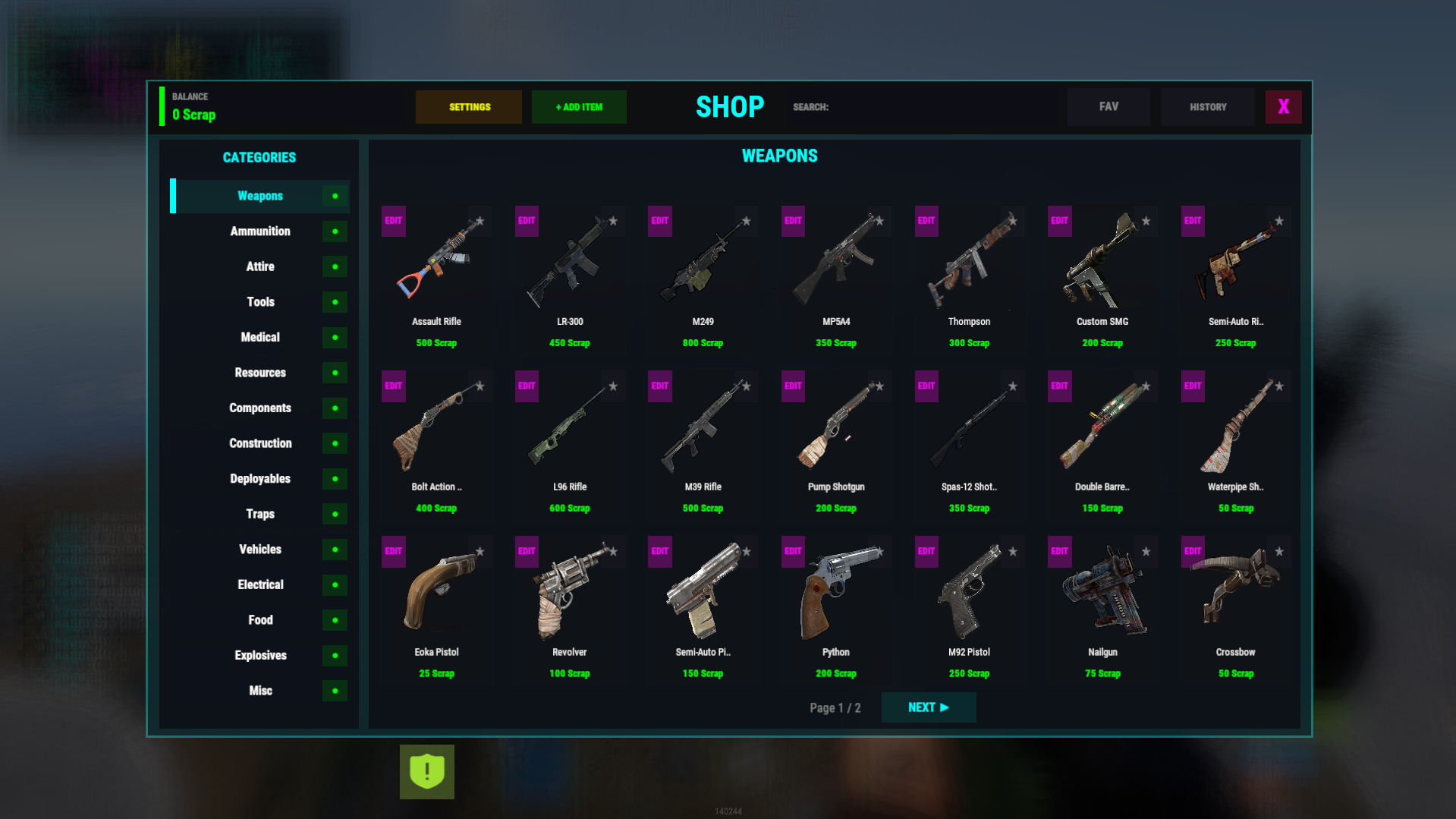
Task: Go to the next weapons page
Action: pyautogui.click(x=928, y=707)
